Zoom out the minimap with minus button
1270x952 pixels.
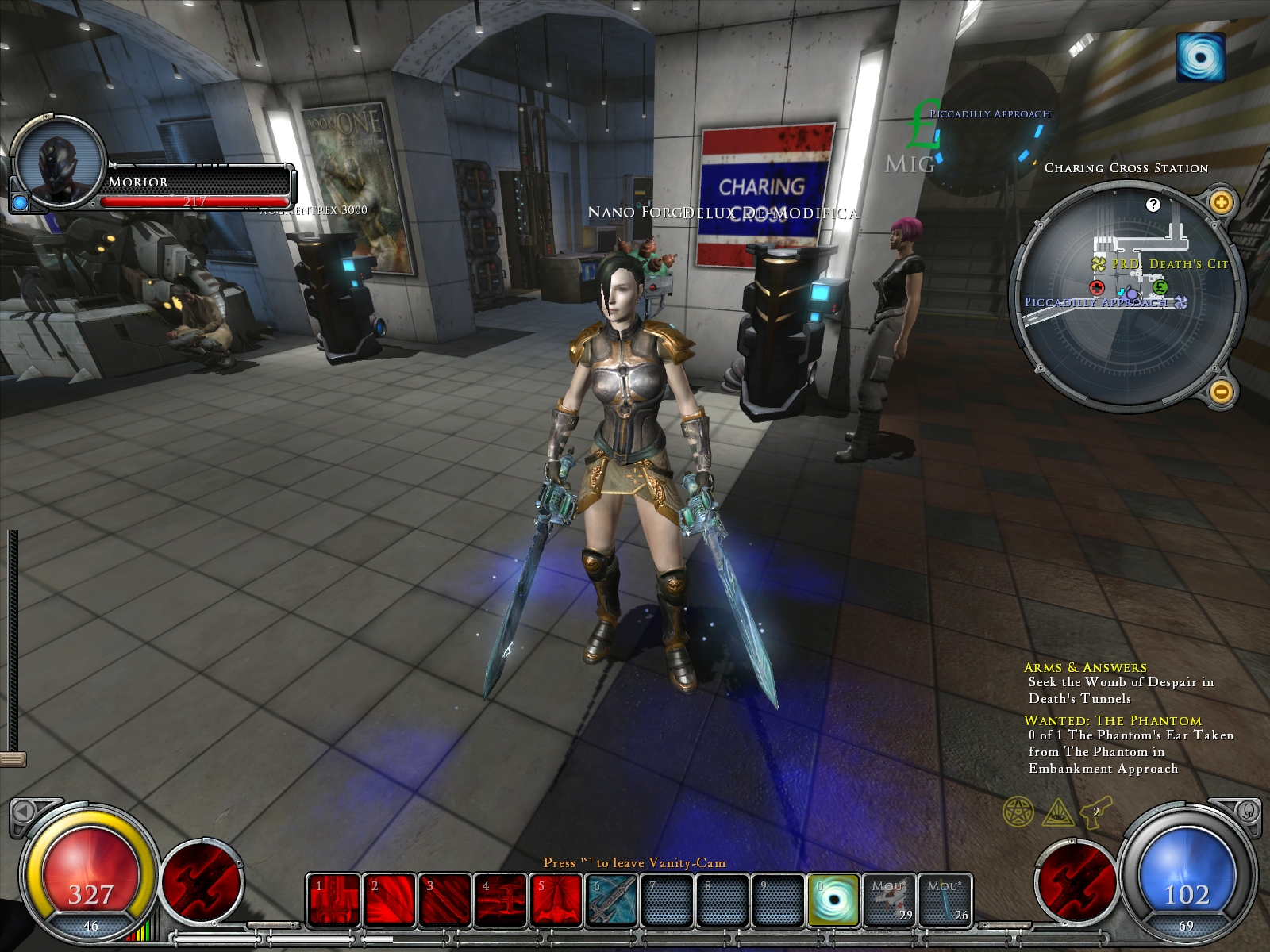pos(1221,391)
